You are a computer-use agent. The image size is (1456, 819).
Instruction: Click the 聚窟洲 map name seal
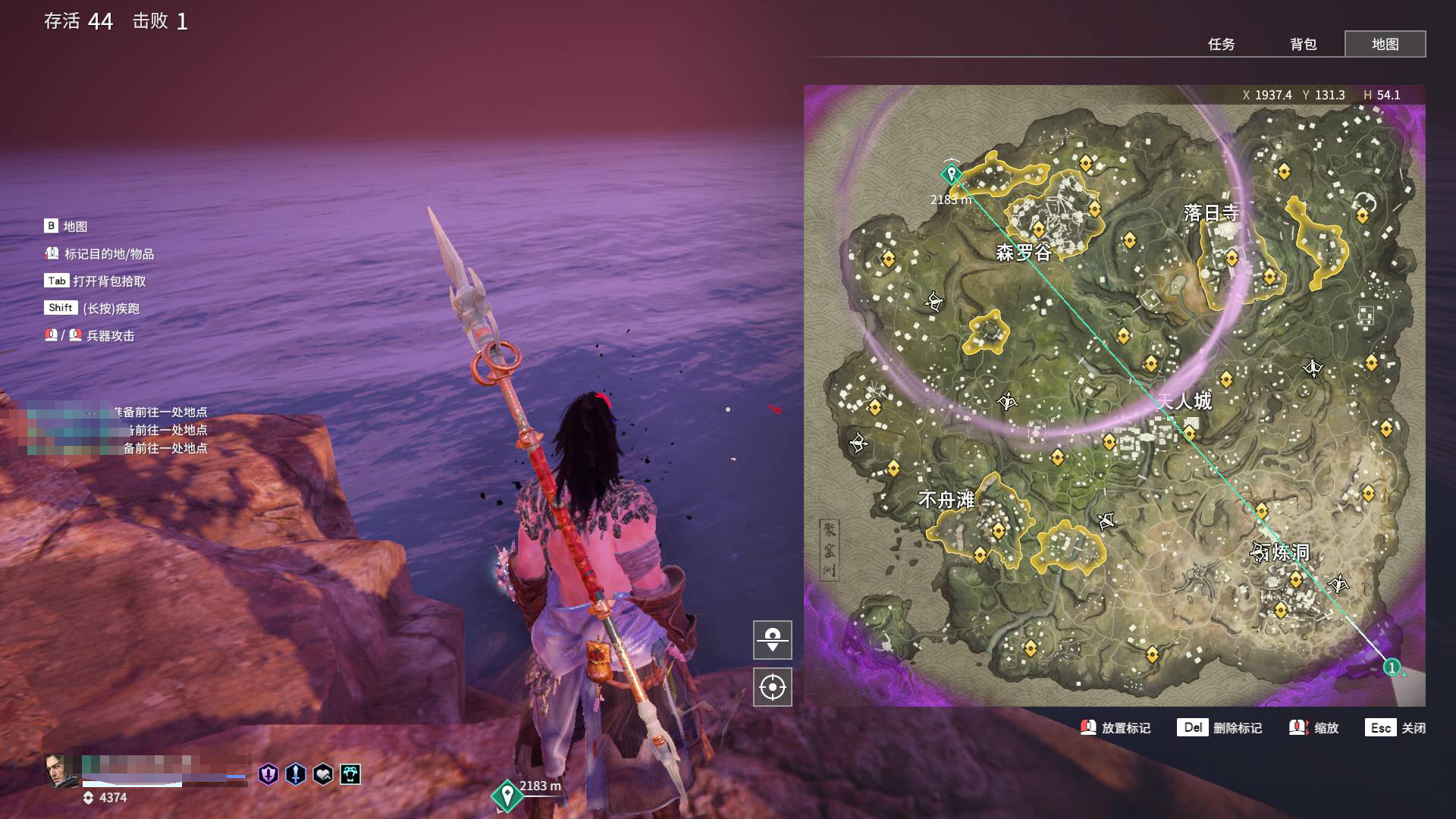[x=829, y=550]
